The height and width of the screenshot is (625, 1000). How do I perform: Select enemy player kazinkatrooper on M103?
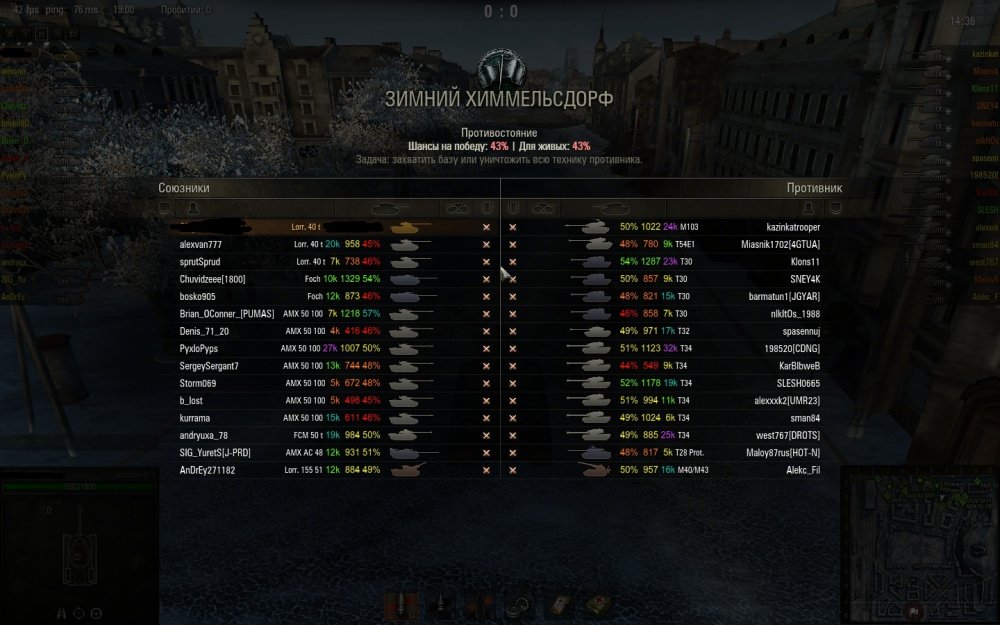pyautogui.click(x=792, y=227)
